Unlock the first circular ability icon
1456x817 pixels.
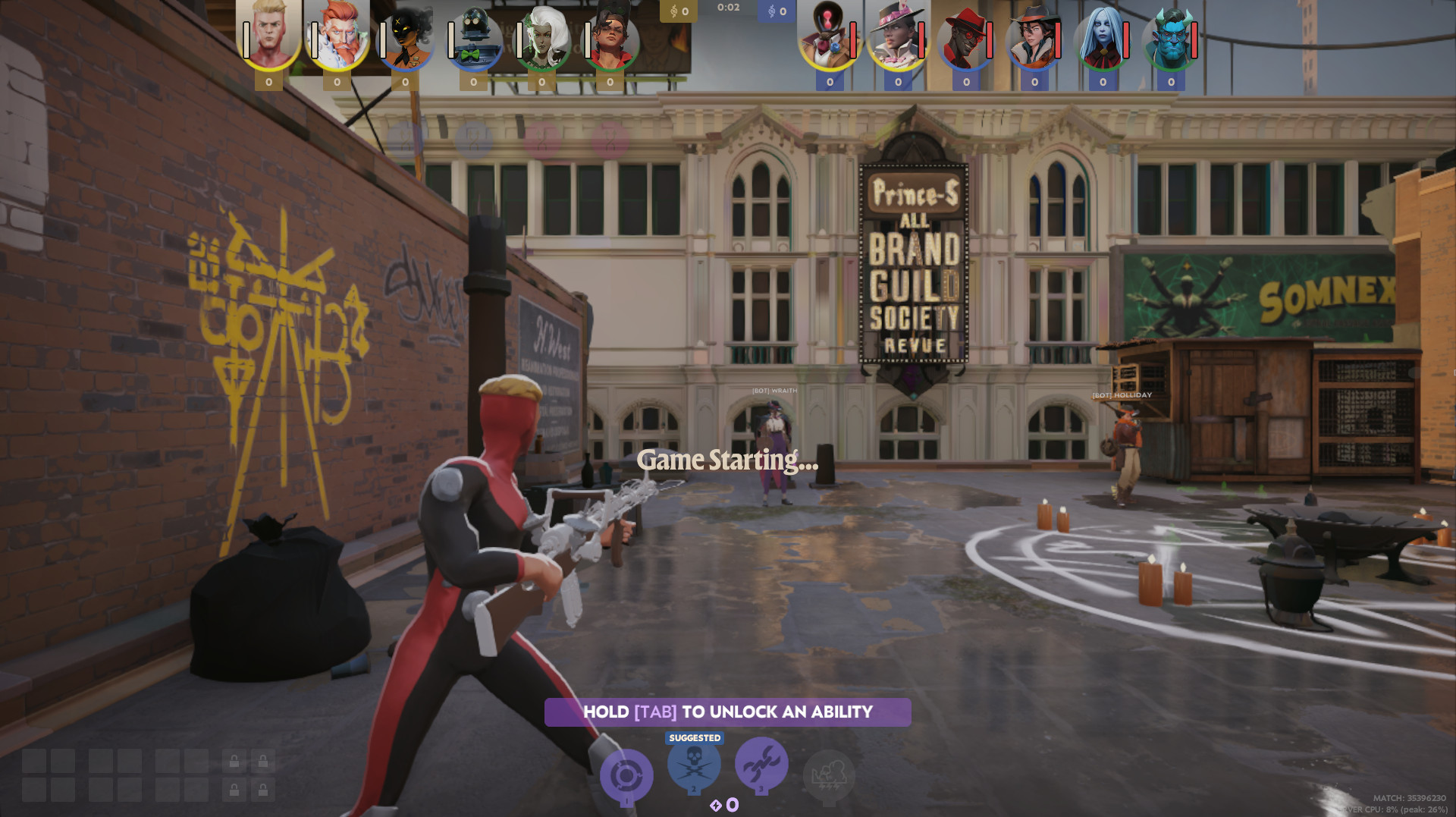point(628,772)
